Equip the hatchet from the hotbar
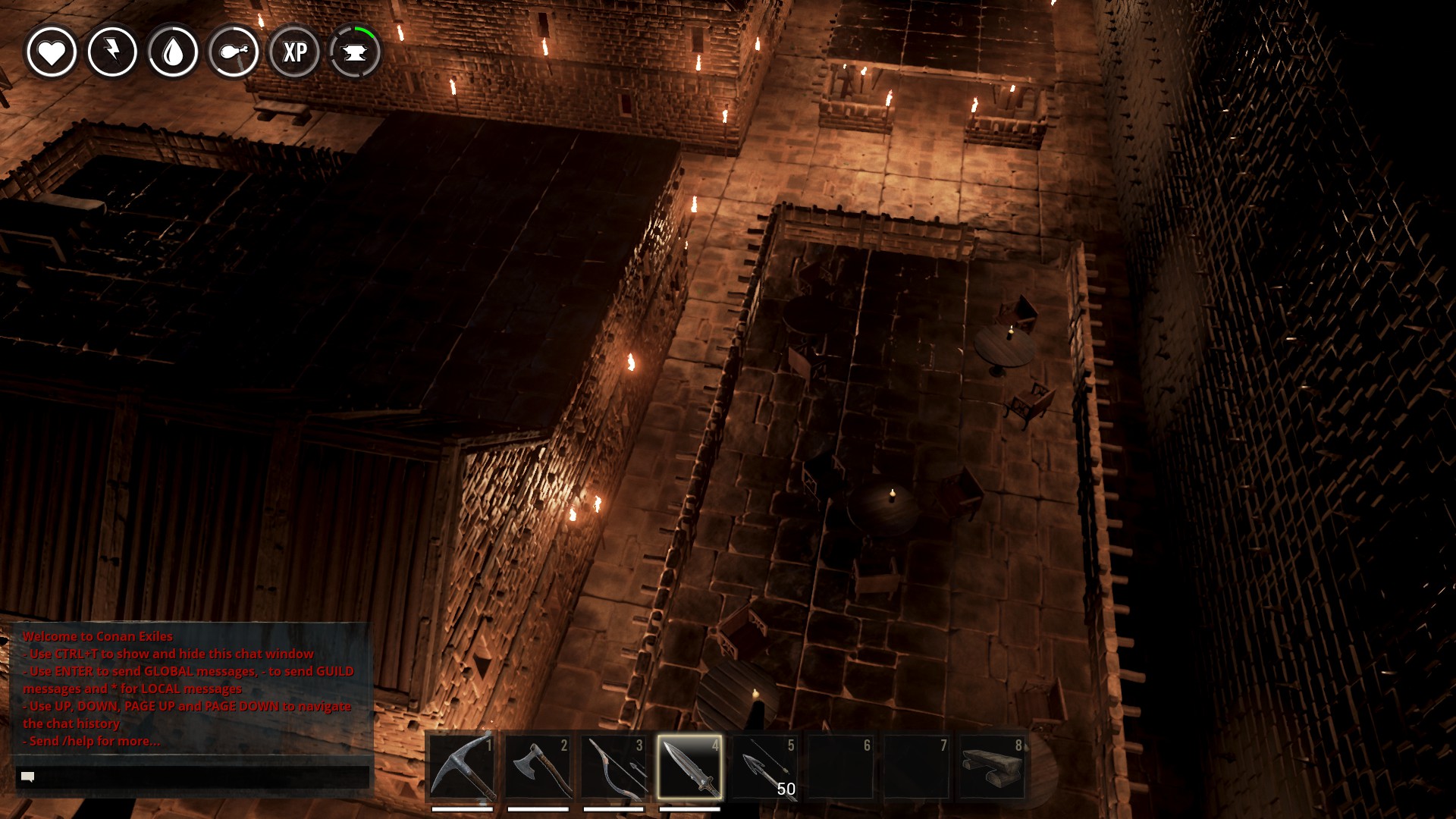 point(538,767)
